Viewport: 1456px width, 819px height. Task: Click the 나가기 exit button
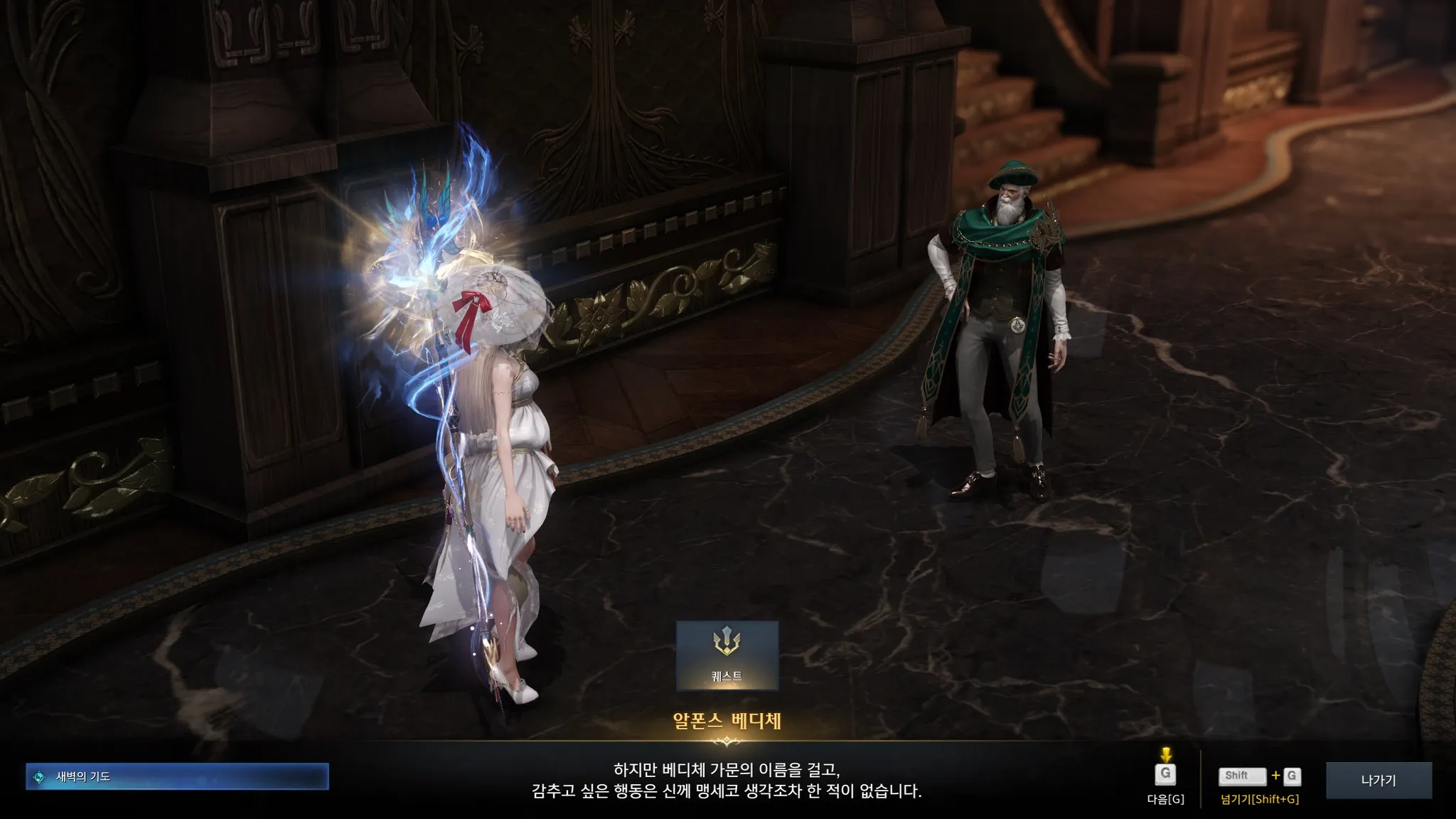coord(1379,780)
